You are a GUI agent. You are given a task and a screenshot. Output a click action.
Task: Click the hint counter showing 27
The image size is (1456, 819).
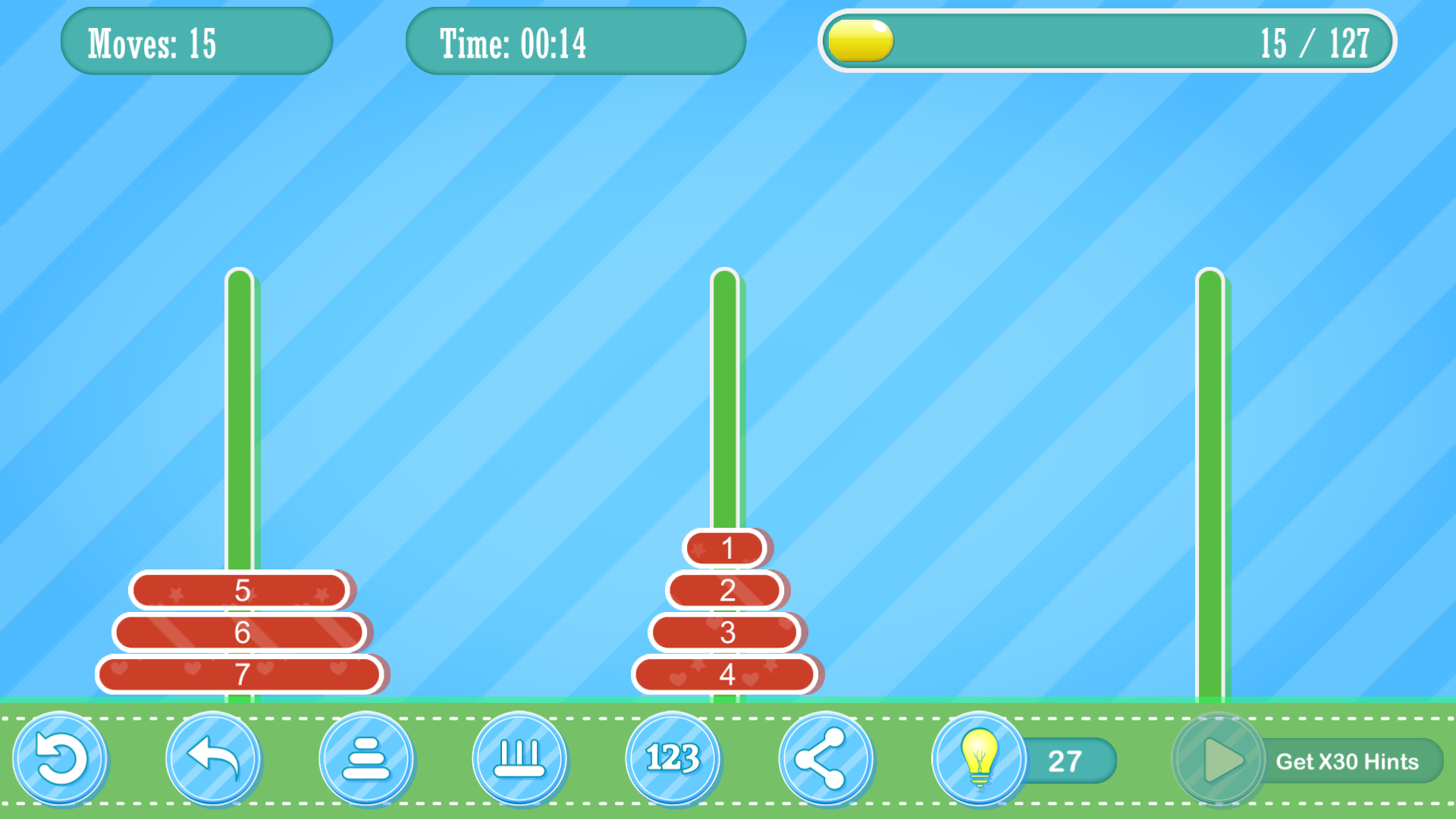tap(1065, 759)
